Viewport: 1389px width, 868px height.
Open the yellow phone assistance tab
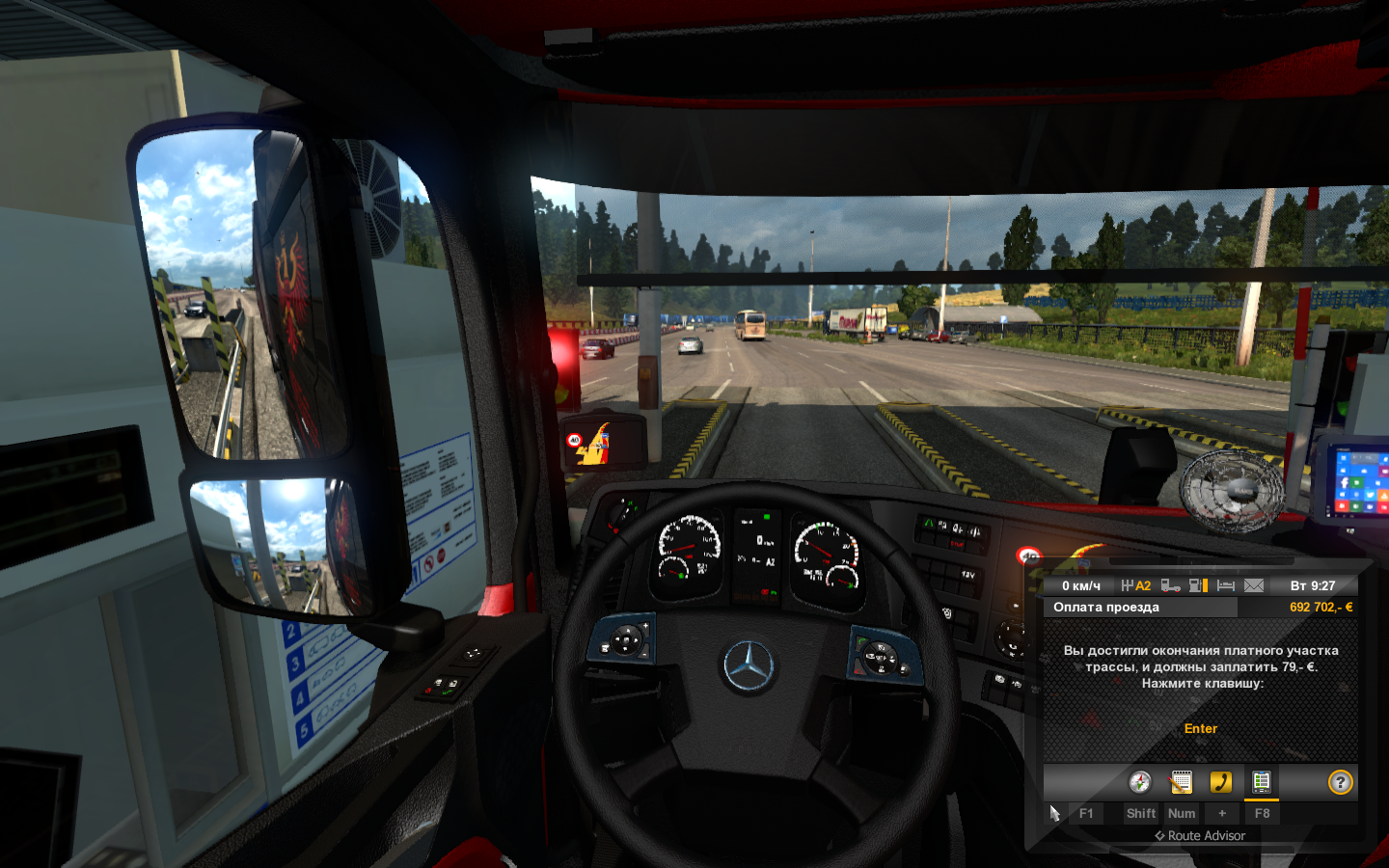click(1221, 782)
